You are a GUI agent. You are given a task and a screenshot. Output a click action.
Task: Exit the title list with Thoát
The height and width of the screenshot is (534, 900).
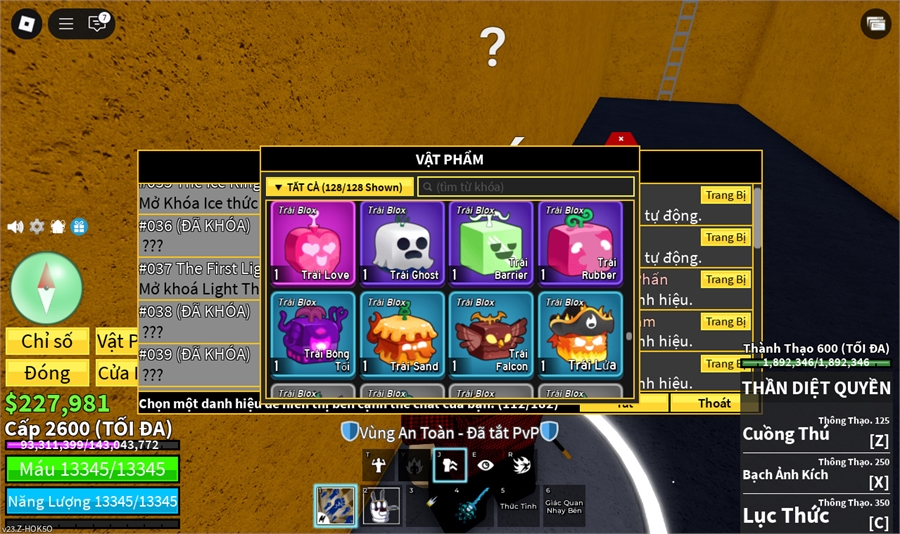[714, 403]
